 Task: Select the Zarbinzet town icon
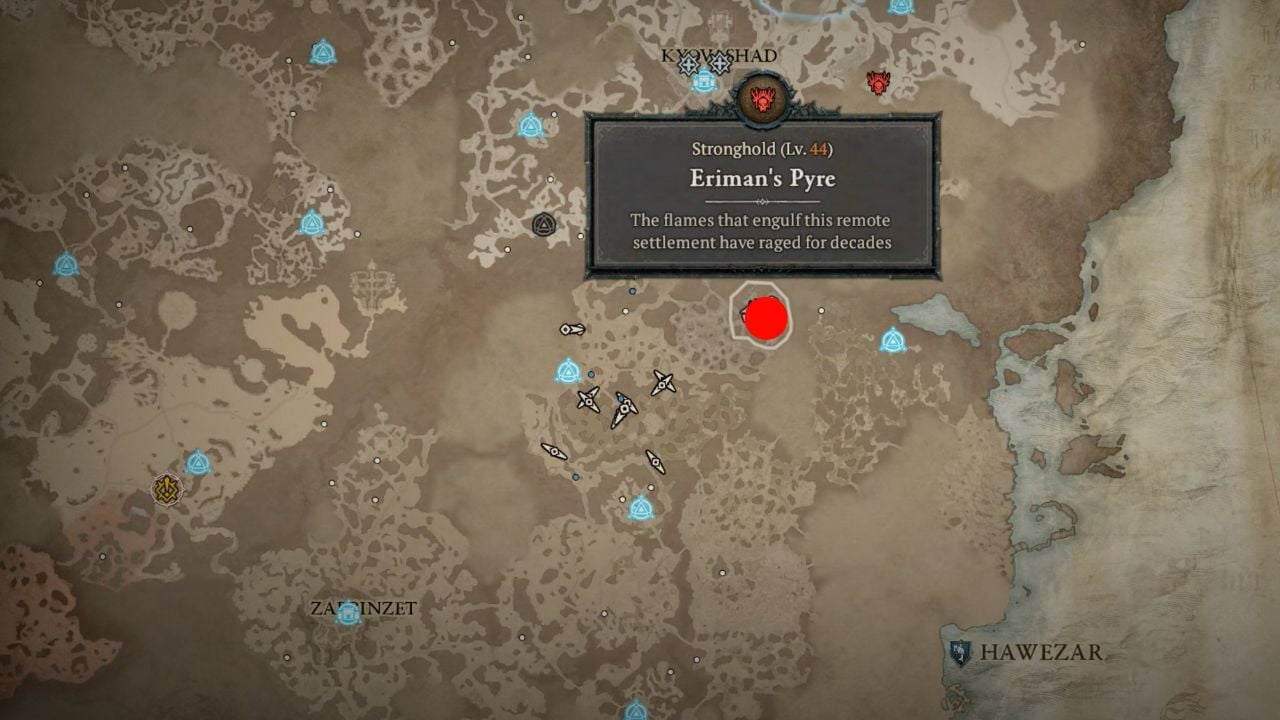[x=348, y=612]
